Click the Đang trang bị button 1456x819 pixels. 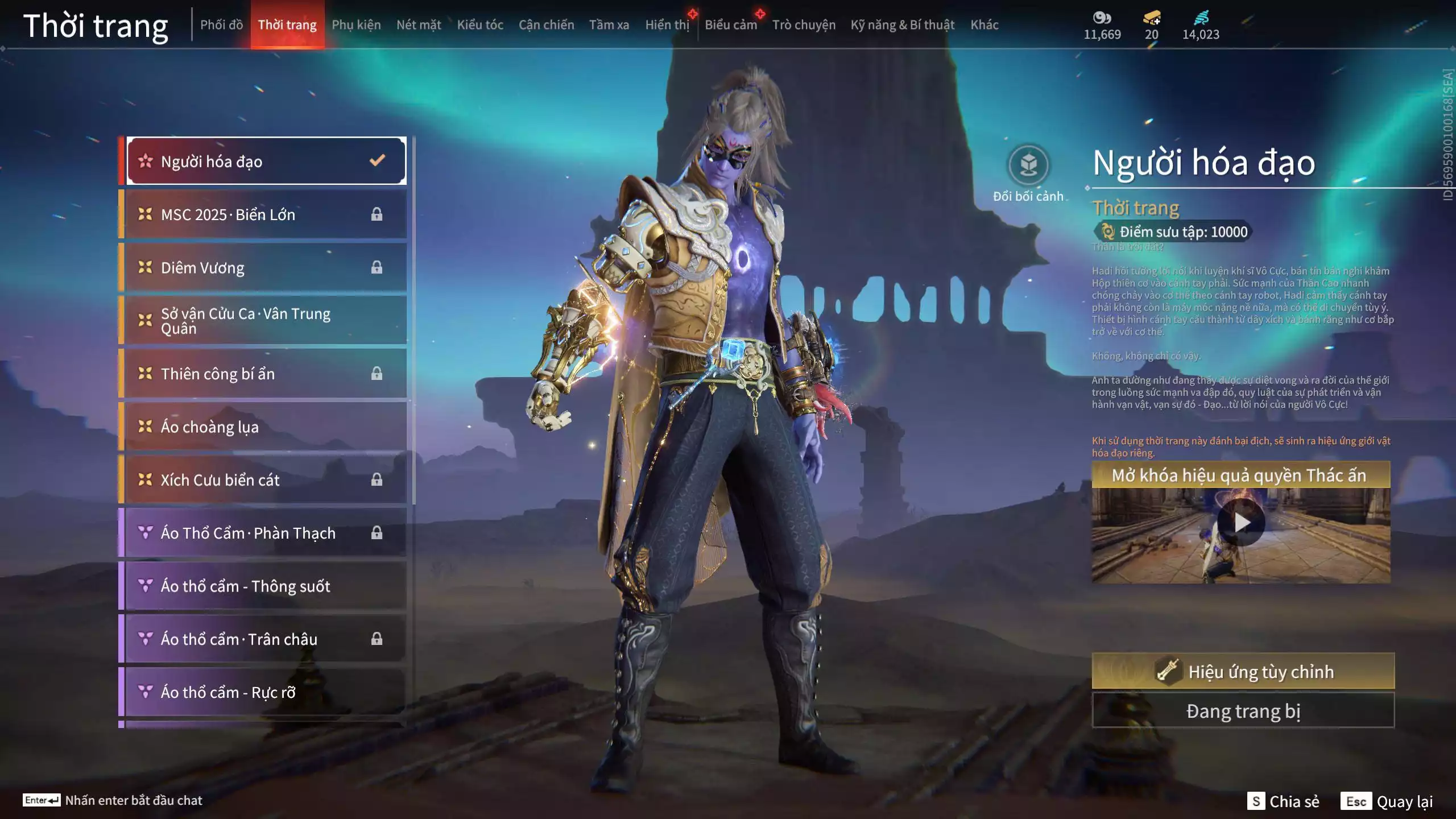tap(1243, 711)
